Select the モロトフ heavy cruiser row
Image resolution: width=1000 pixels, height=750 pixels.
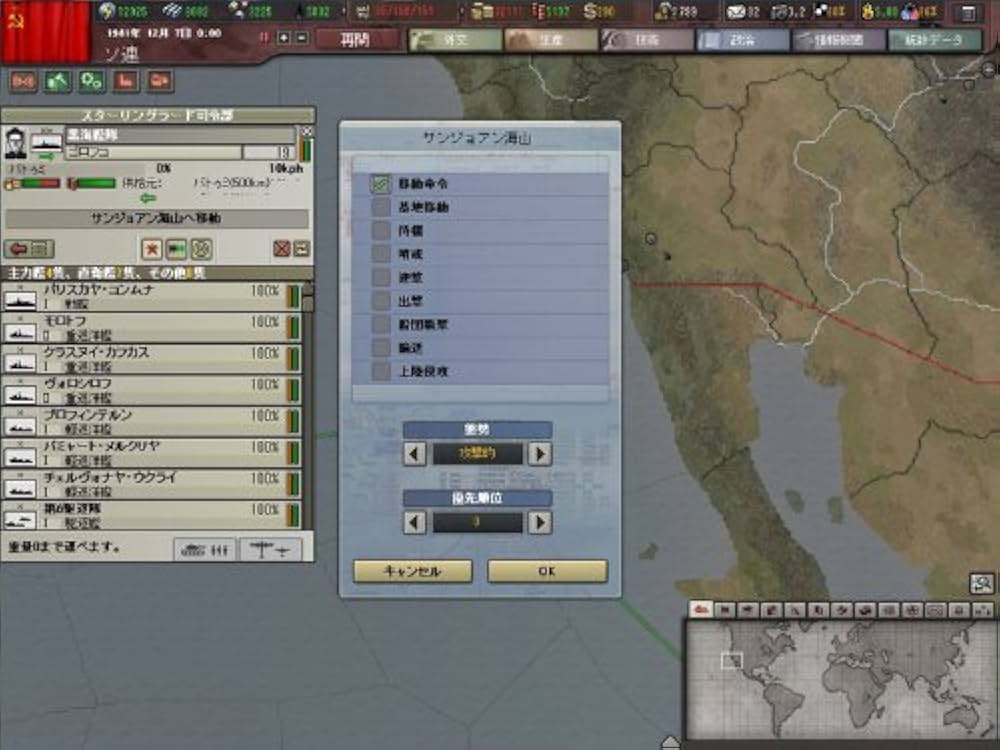150,327
